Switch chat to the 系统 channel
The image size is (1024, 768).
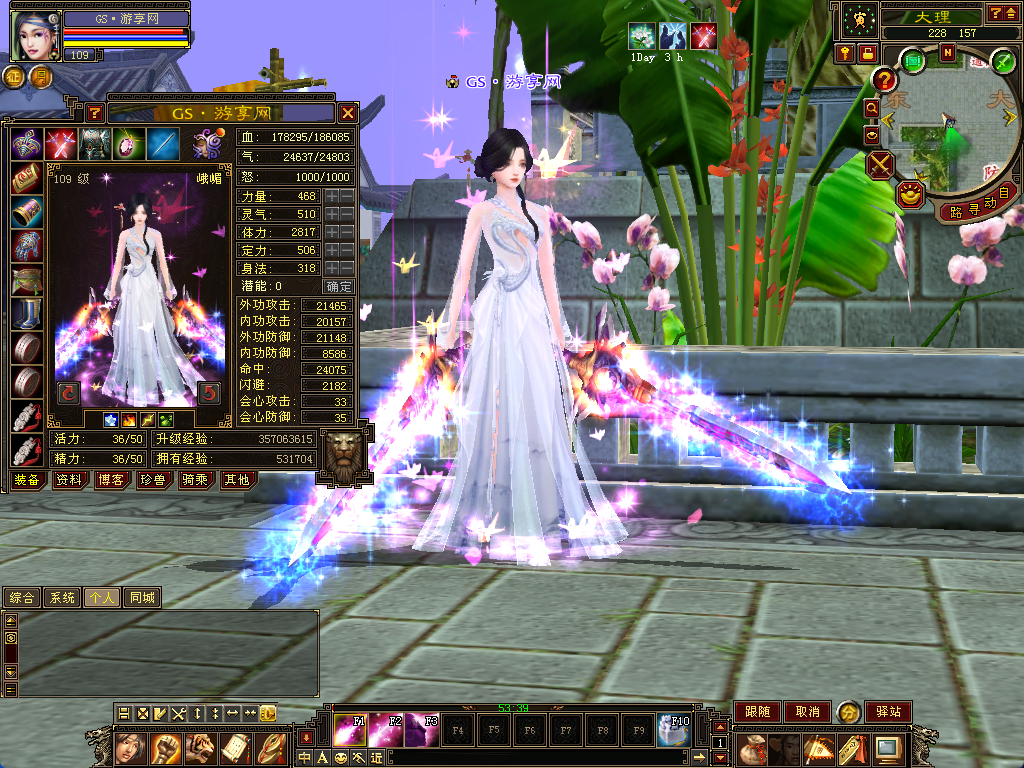pos(62,598)
